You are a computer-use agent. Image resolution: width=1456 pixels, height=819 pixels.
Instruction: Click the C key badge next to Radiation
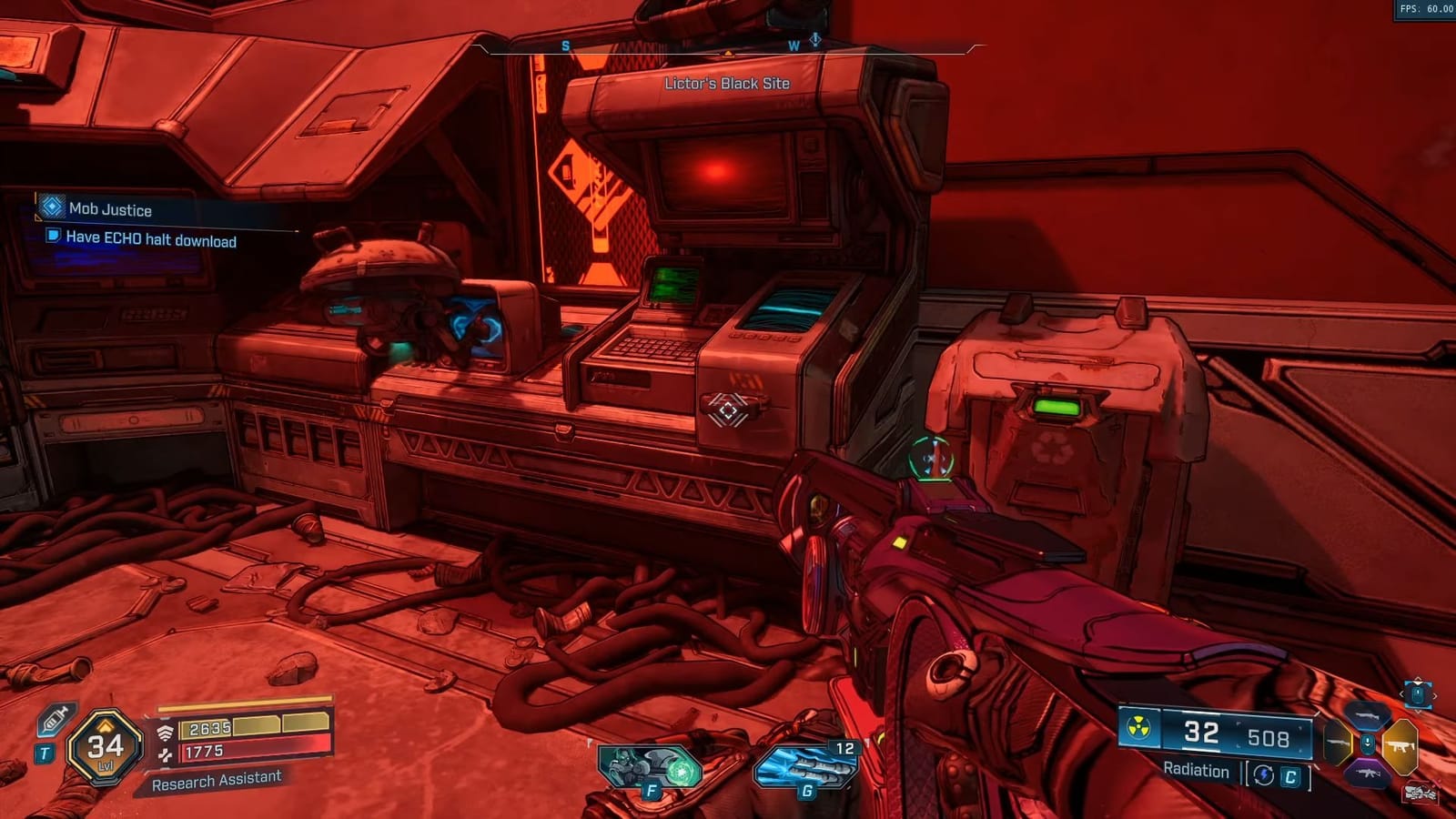point(1291,775)
